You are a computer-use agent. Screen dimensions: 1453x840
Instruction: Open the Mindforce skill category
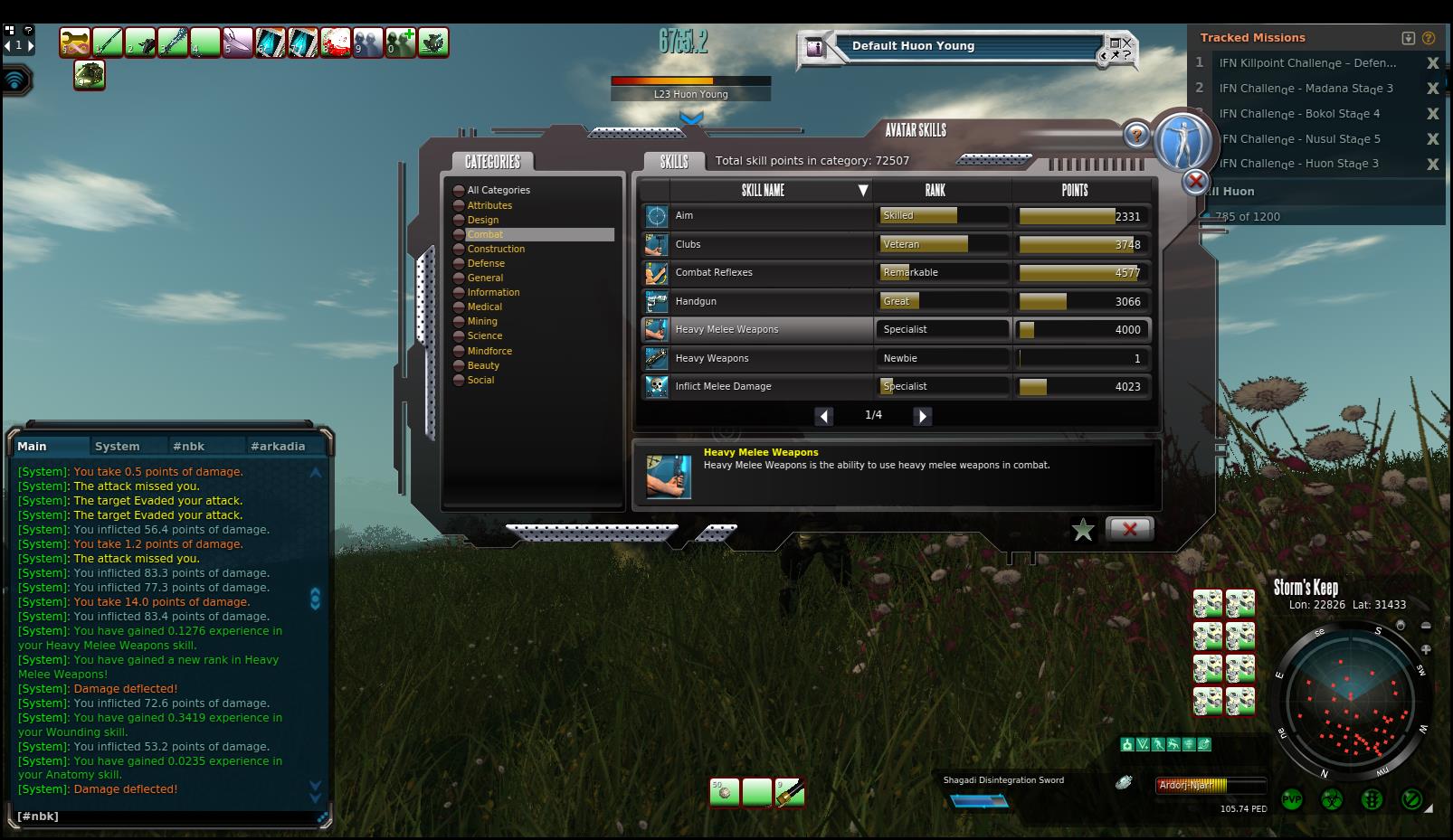pos(489,351)
